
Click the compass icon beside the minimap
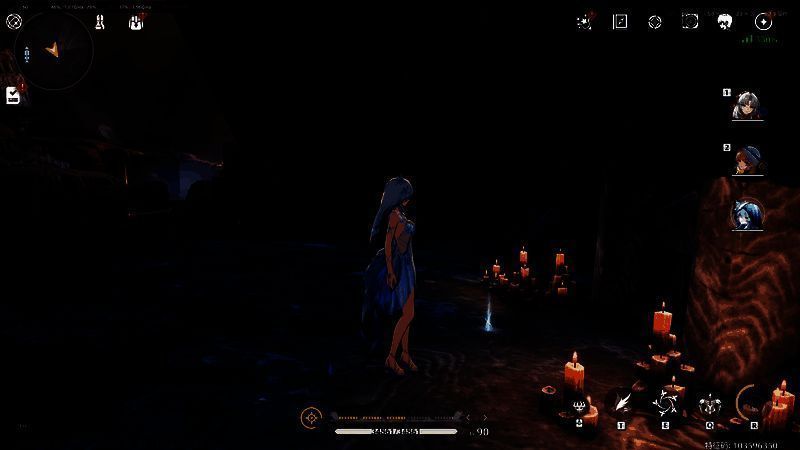[13, 21]
